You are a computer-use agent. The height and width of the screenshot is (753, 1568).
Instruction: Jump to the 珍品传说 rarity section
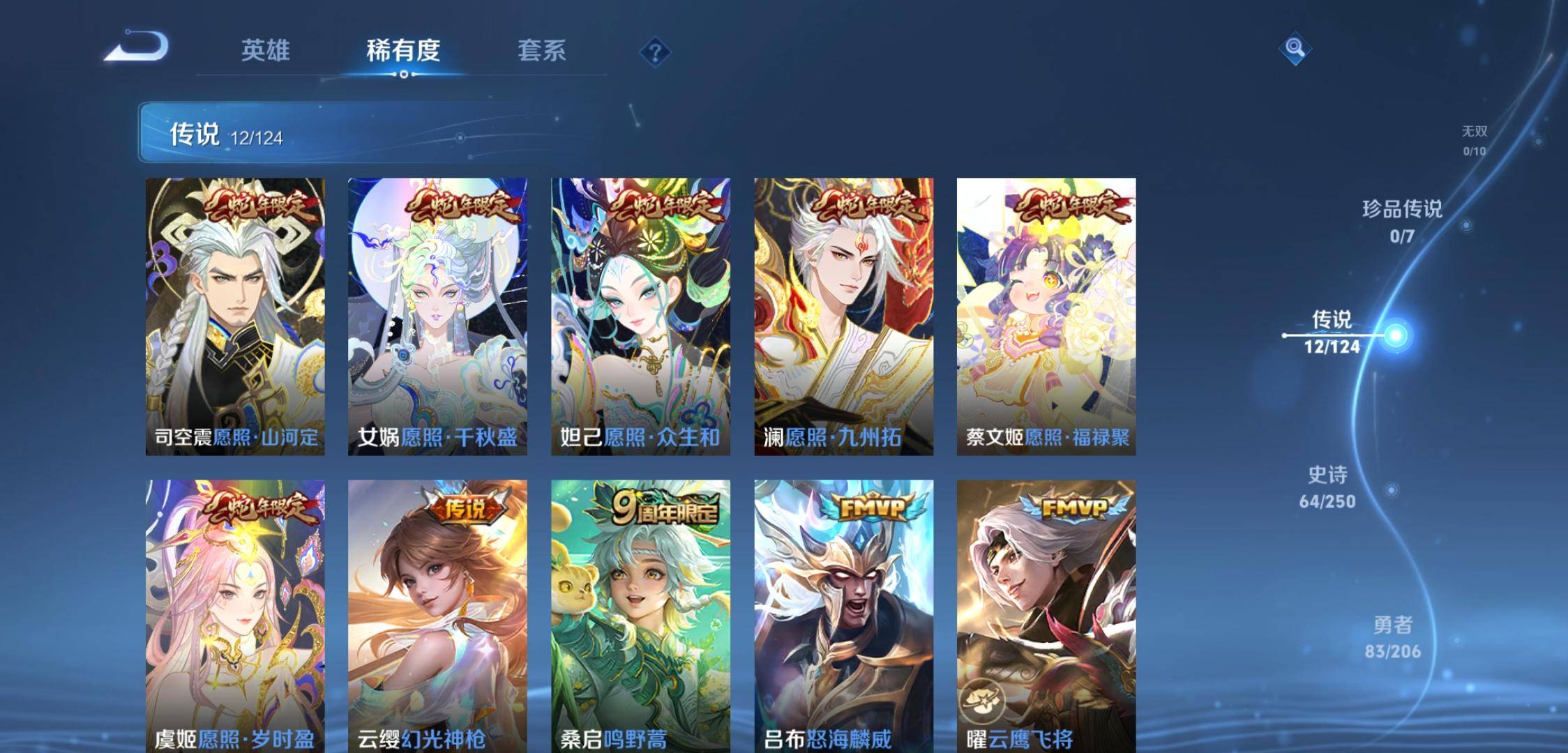pyautogui.click(x=1402, y=221)
